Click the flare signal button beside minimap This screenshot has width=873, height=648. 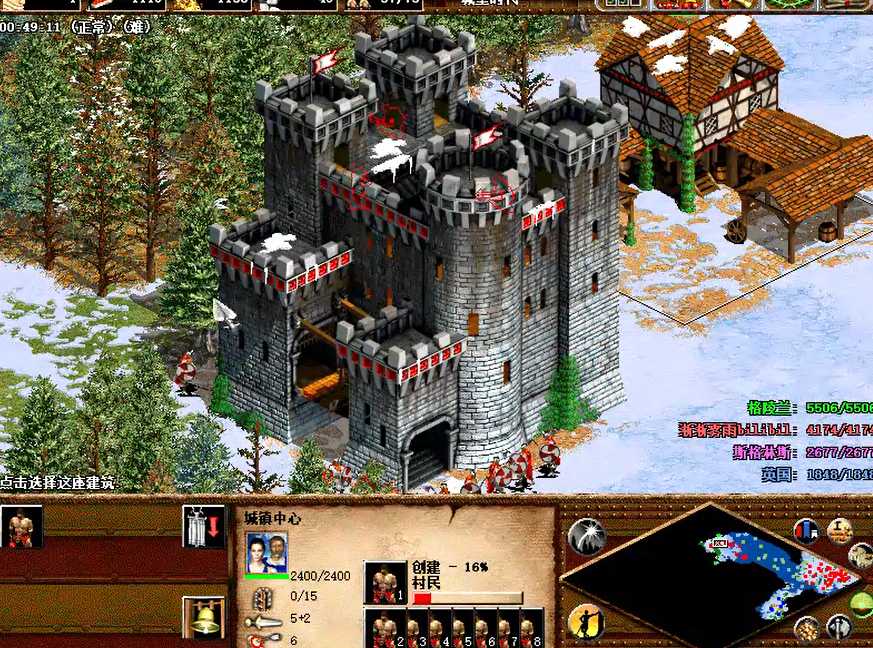pos(586,537)
